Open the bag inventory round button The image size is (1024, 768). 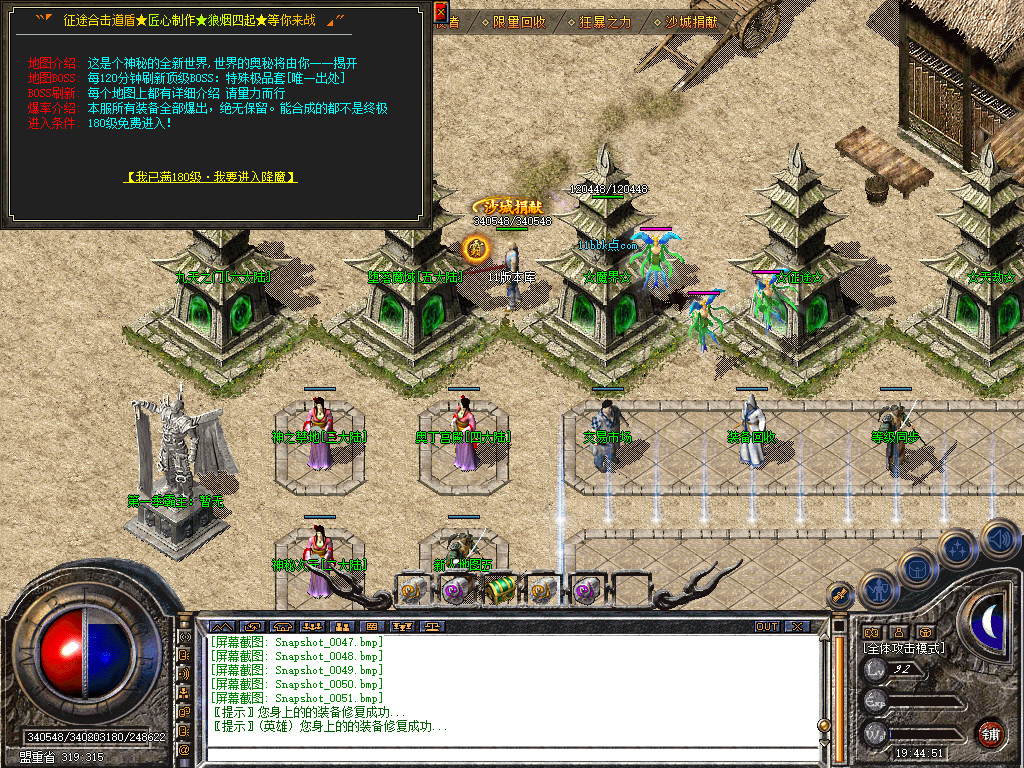pos(917,570)
